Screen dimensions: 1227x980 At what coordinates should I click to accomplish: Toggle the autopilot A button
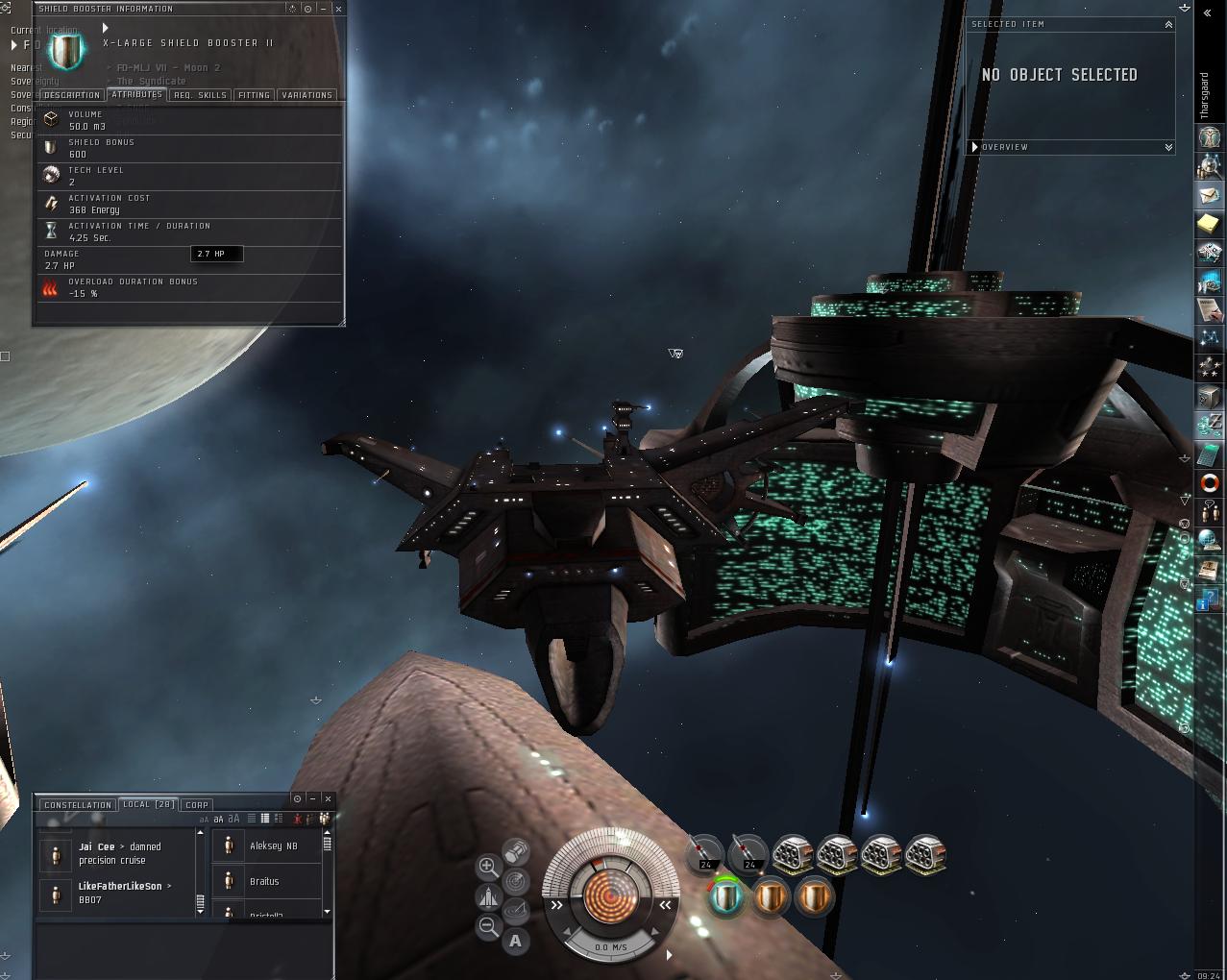[x=516, y=942]
